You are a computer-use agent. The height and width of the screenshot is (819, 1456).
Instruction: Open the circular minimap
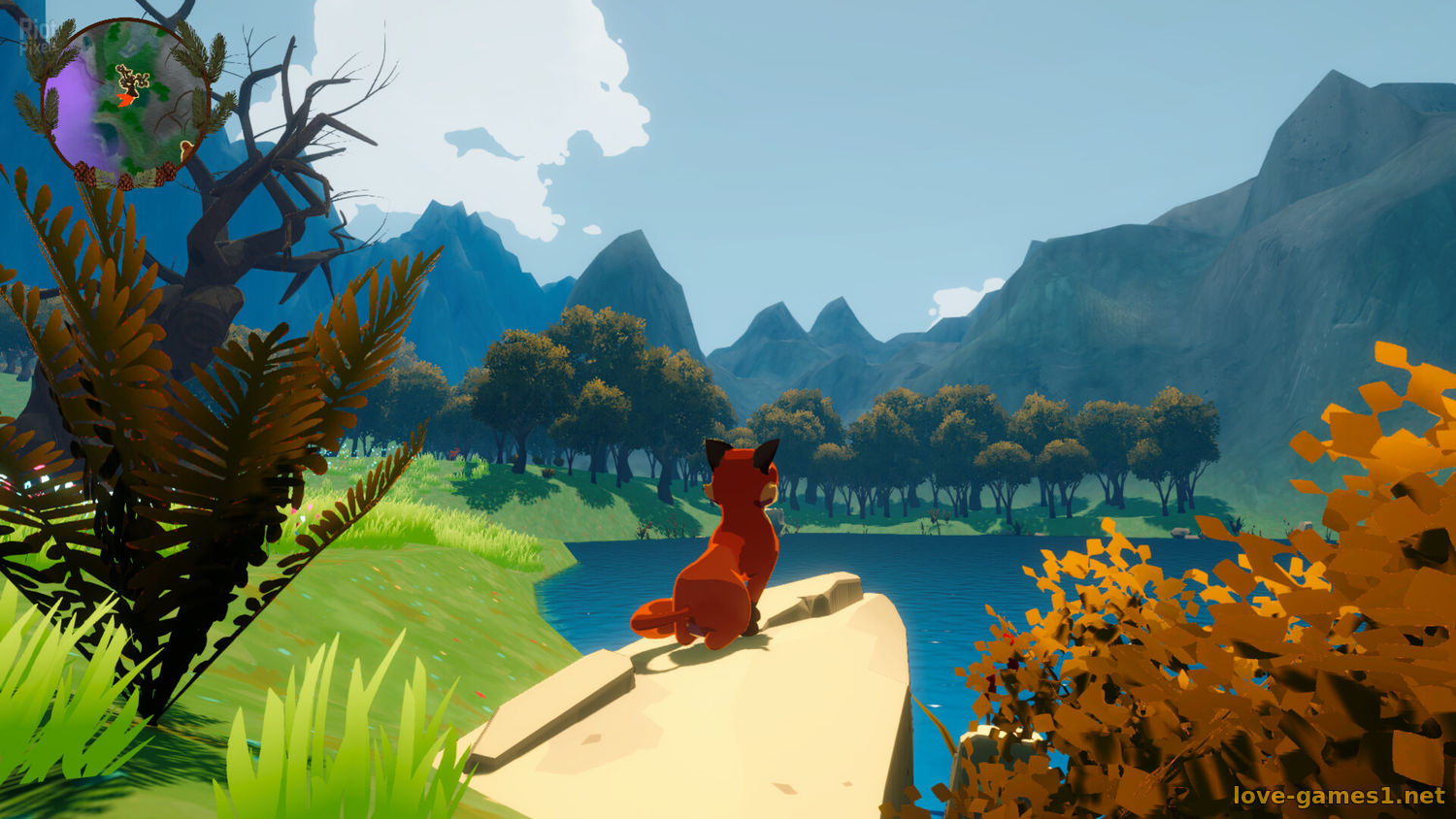124,102
